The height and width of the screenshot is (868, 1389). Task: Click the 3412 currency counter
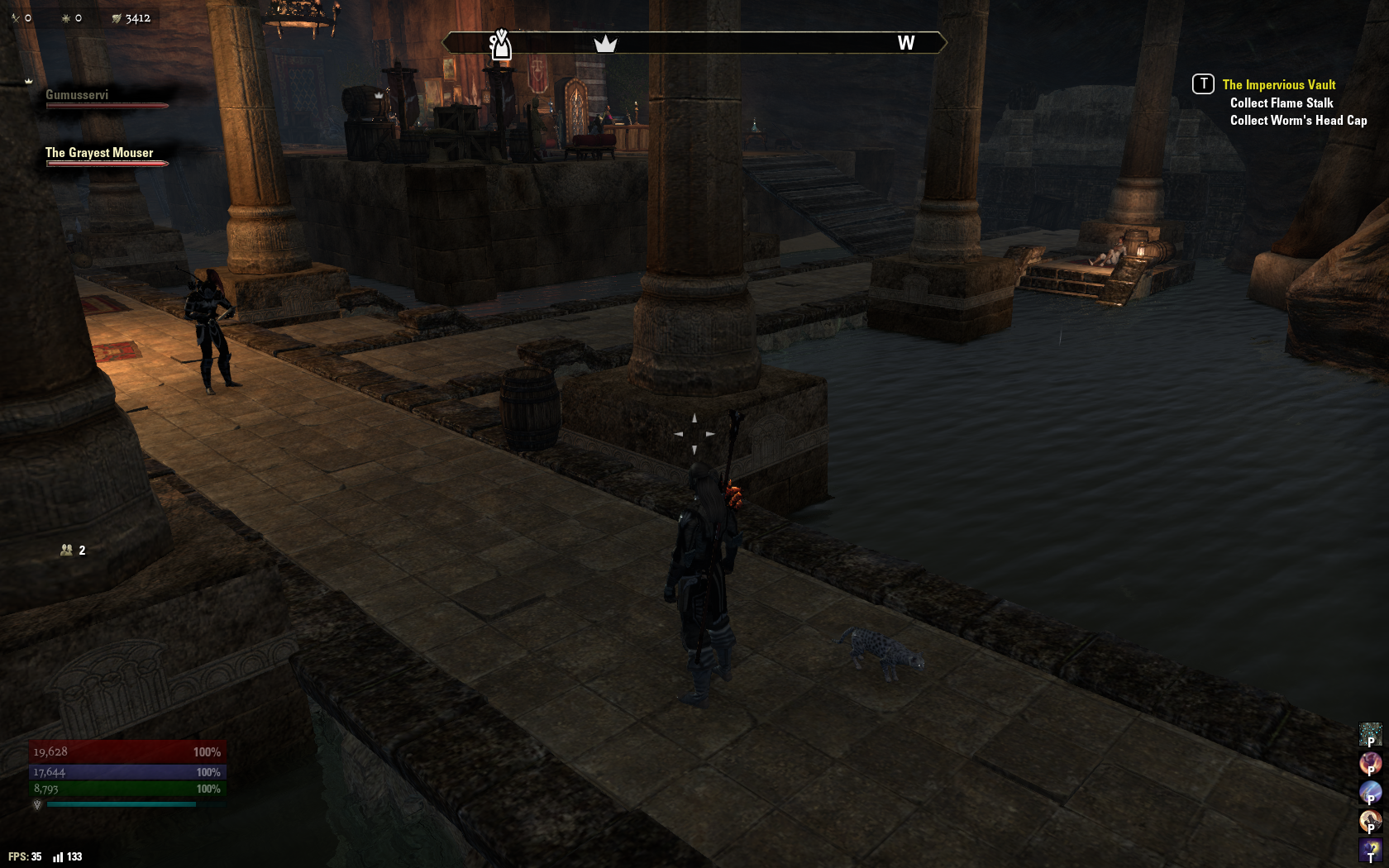(x=131, y=18)
